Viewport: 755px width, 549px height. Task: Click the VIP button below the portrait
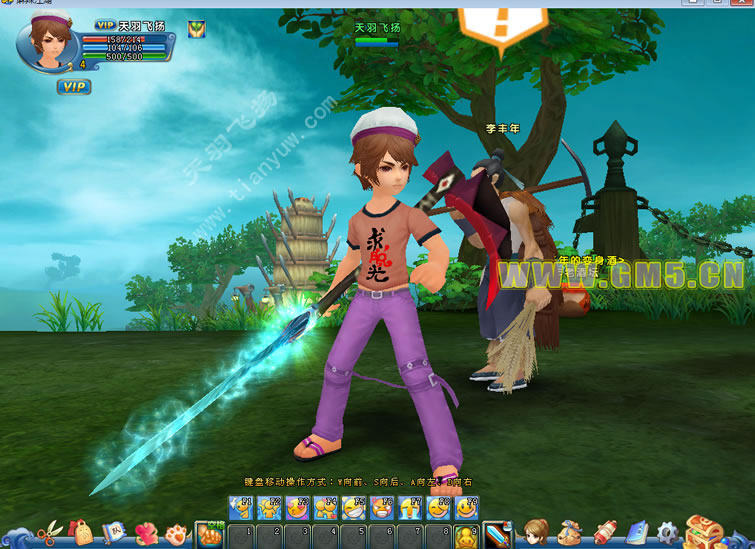[74, 87]
